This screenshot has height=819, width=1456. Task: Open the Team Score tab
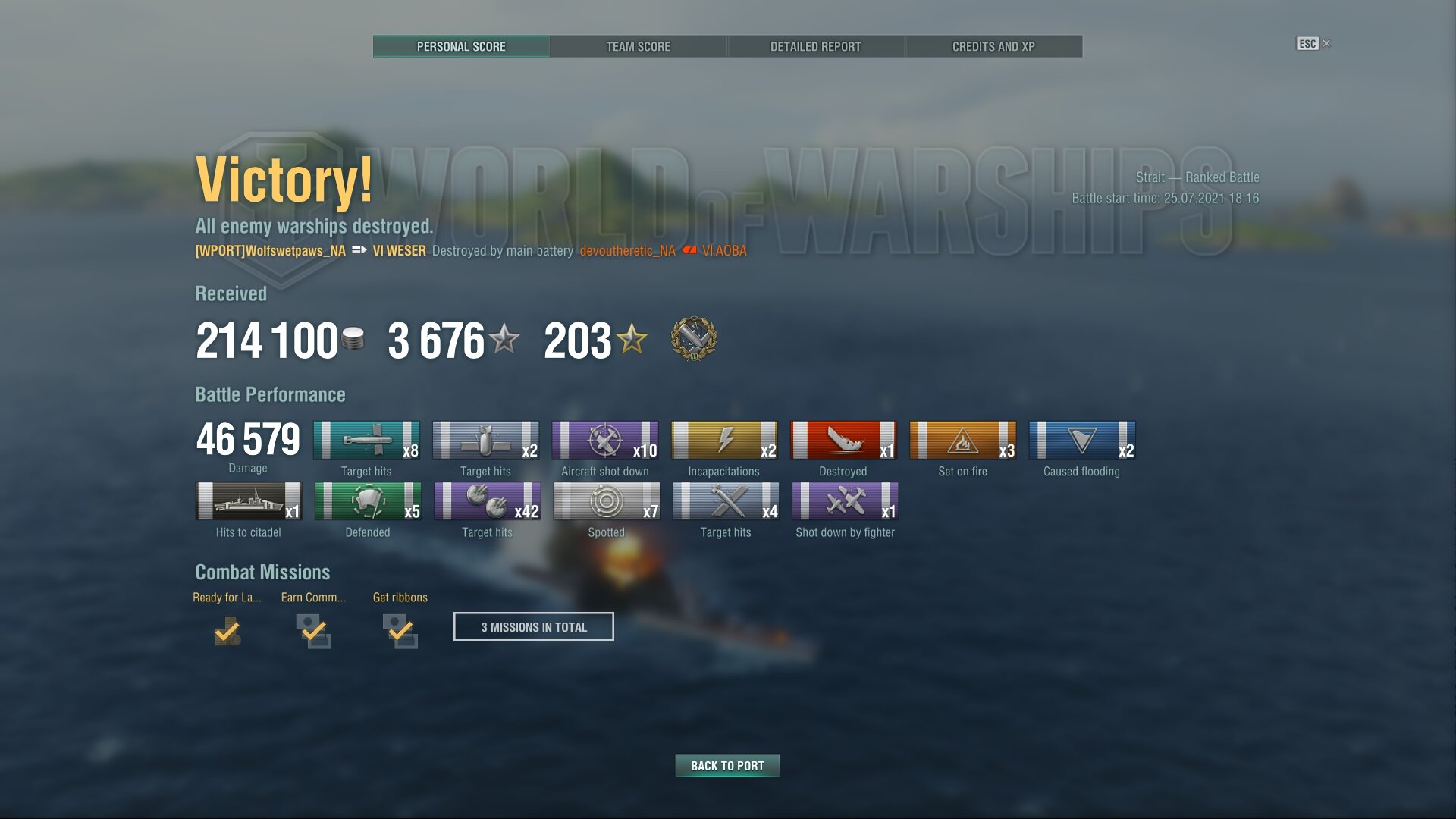coord(639,46)
